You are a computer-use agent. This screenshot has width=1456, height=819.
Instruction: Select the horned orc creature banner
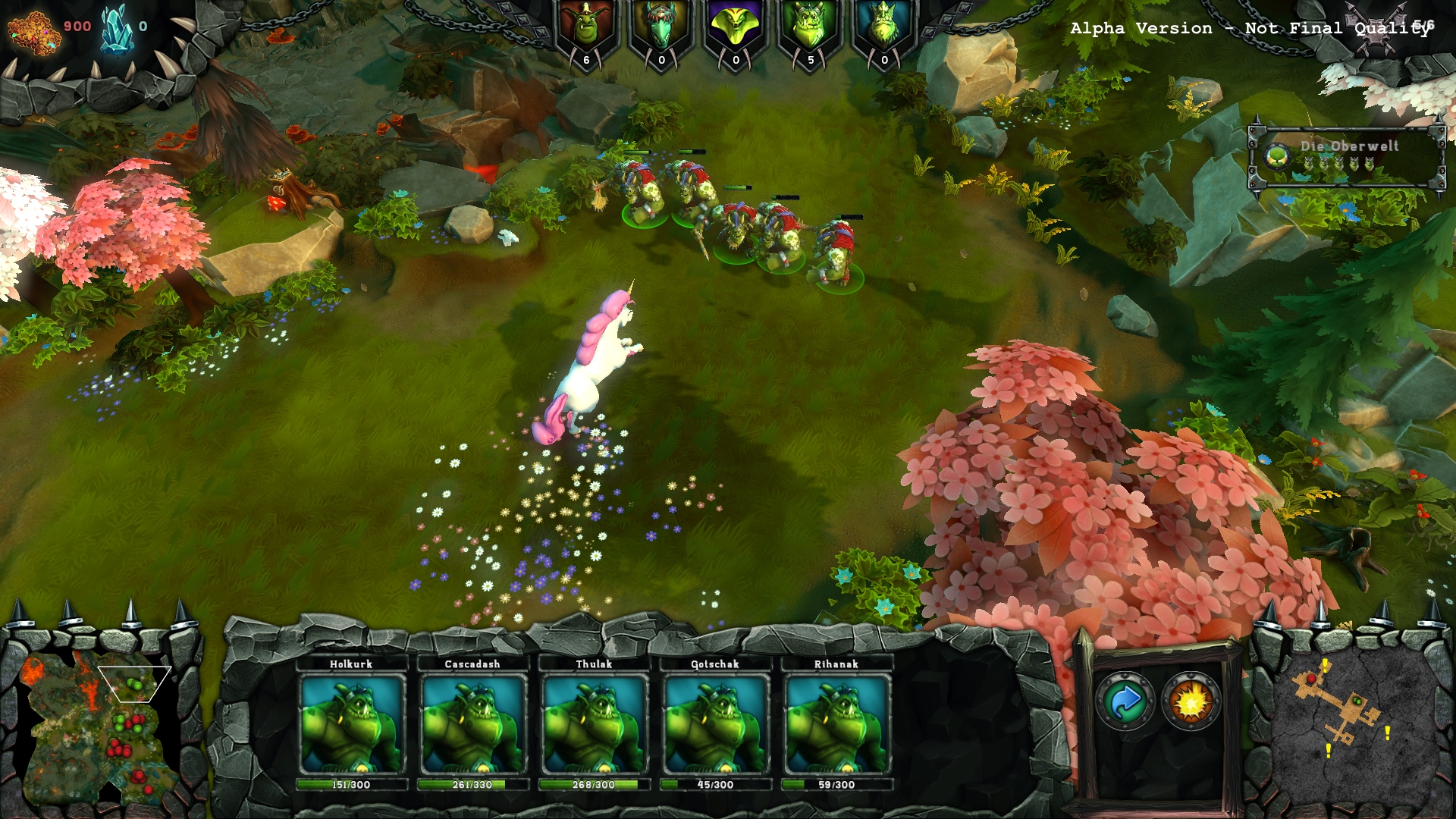(810, 32)
